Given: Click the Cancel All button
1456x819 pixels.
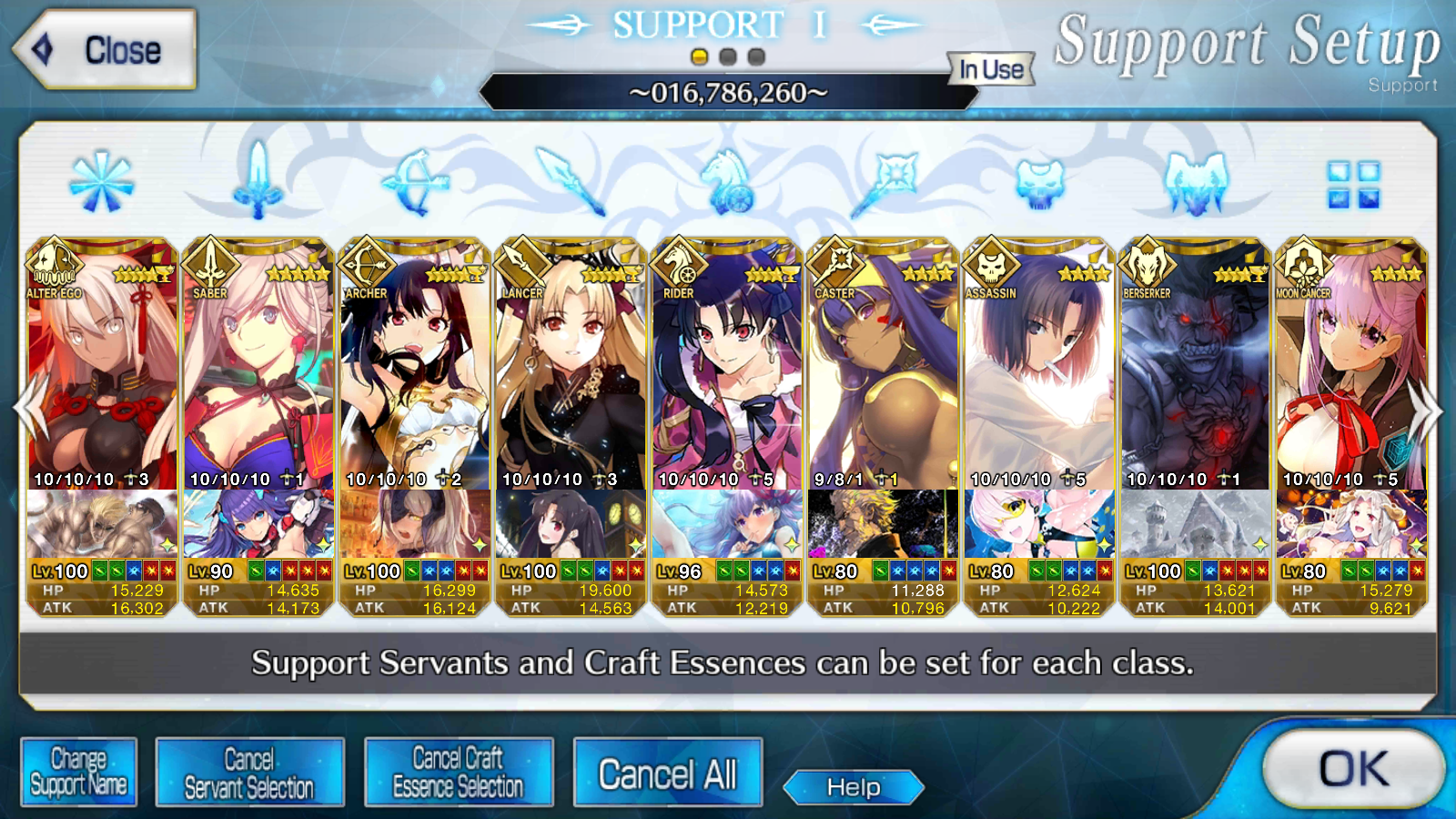Looking at the screenshot, I should [667, 773].
